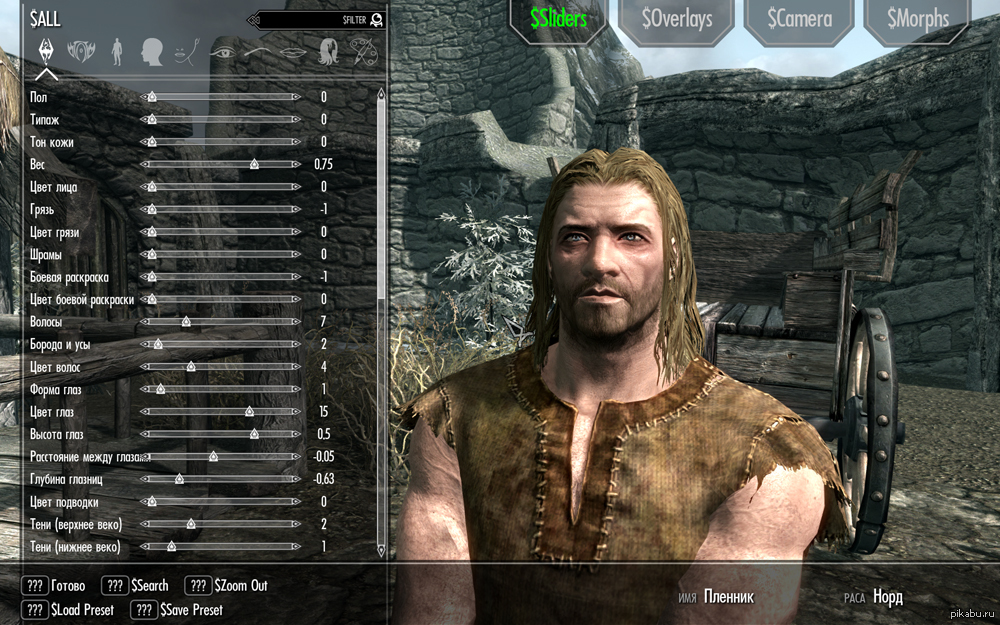Select the $Morphs tab

coord(916,19)
